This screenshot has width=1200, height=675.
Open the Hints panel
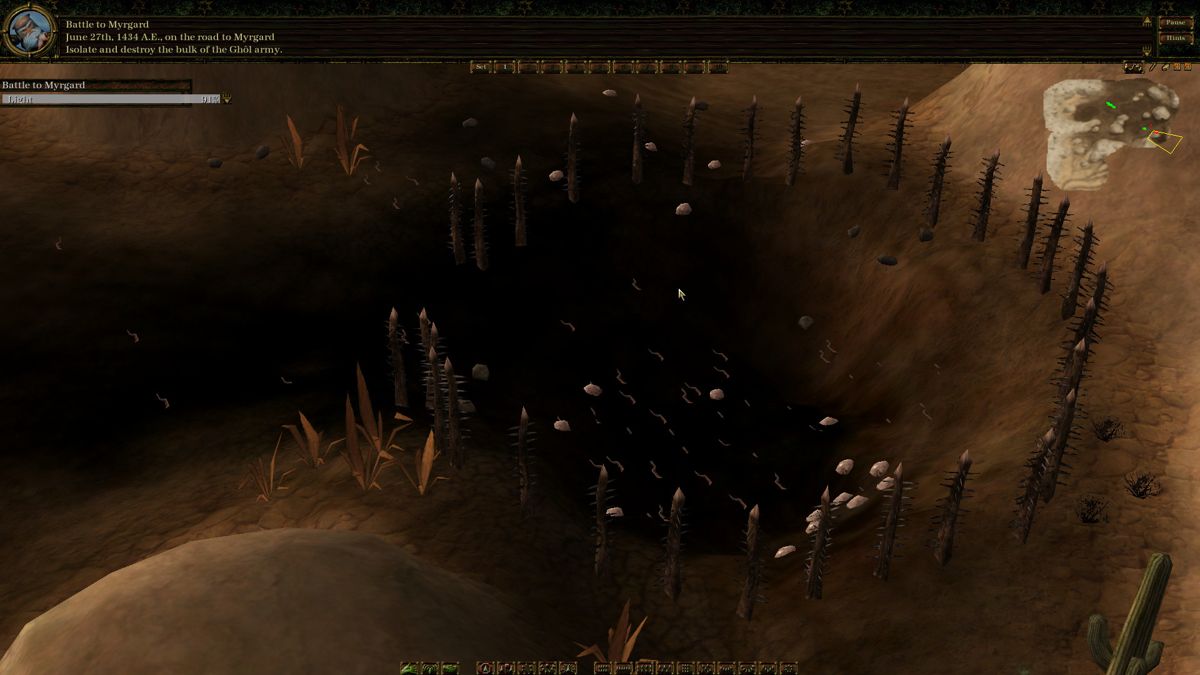[x=1174, y=38]
